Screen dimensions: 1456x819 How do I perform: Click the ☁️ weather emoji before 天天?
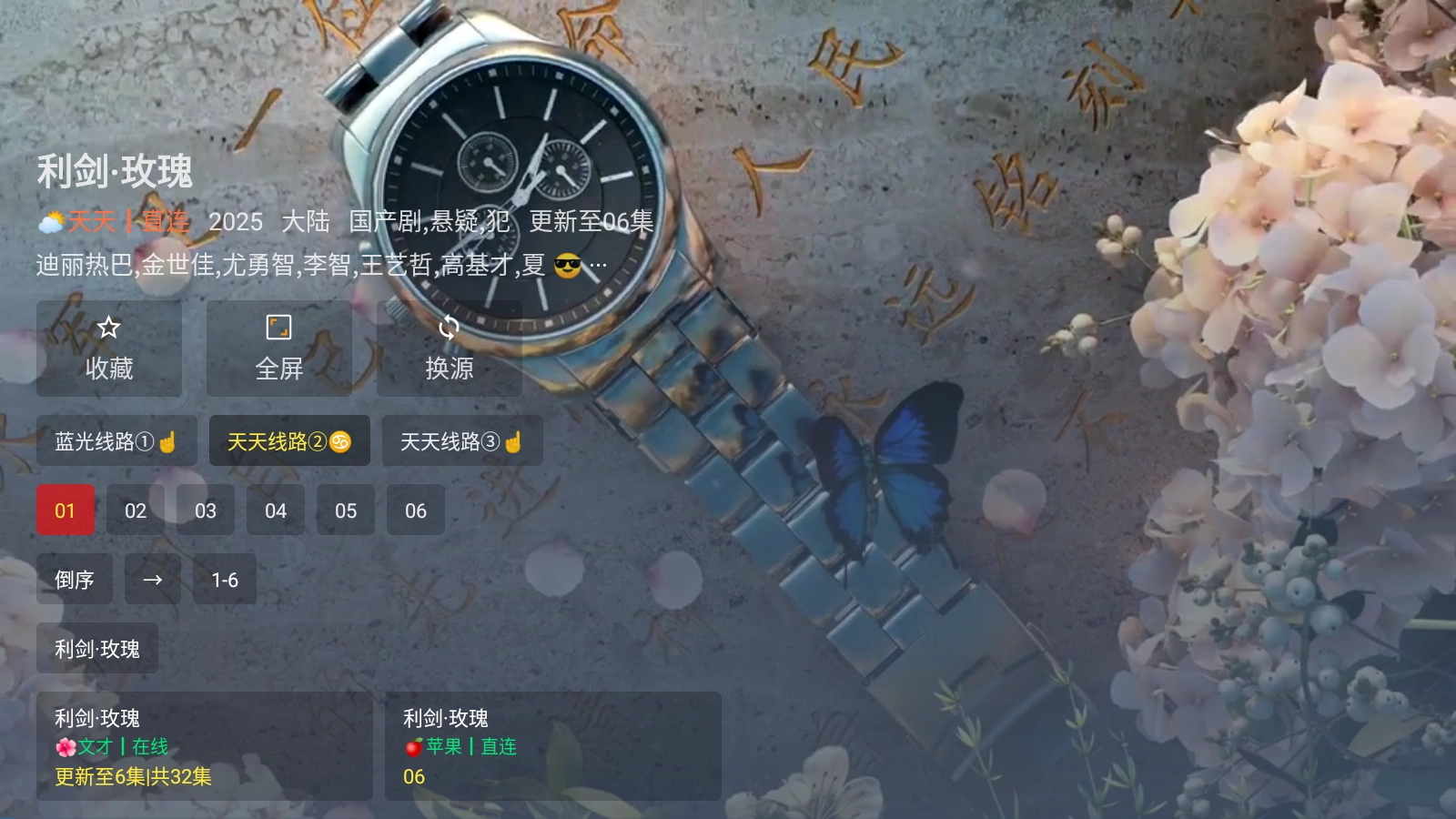click(x=50, y=221)
